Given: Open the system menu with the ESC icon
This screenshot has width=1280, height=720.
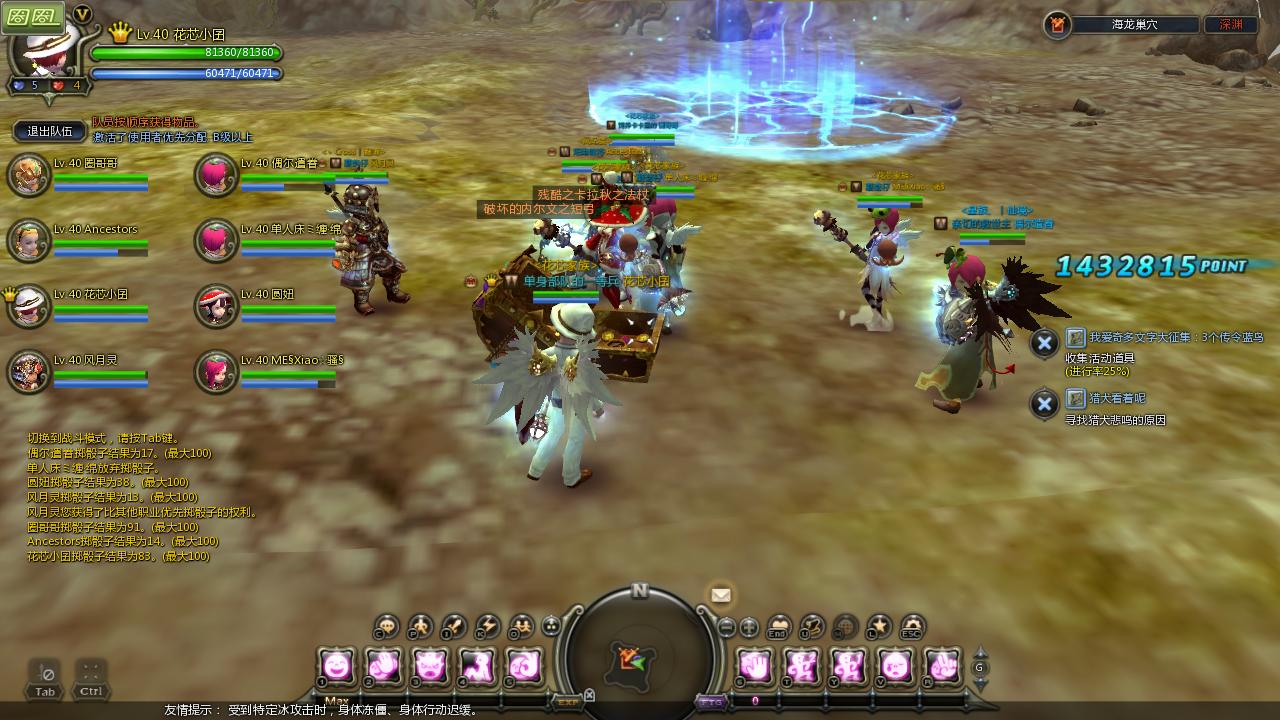Looking at the screenshot, I should pyautogui.click(x=912, y=627).
